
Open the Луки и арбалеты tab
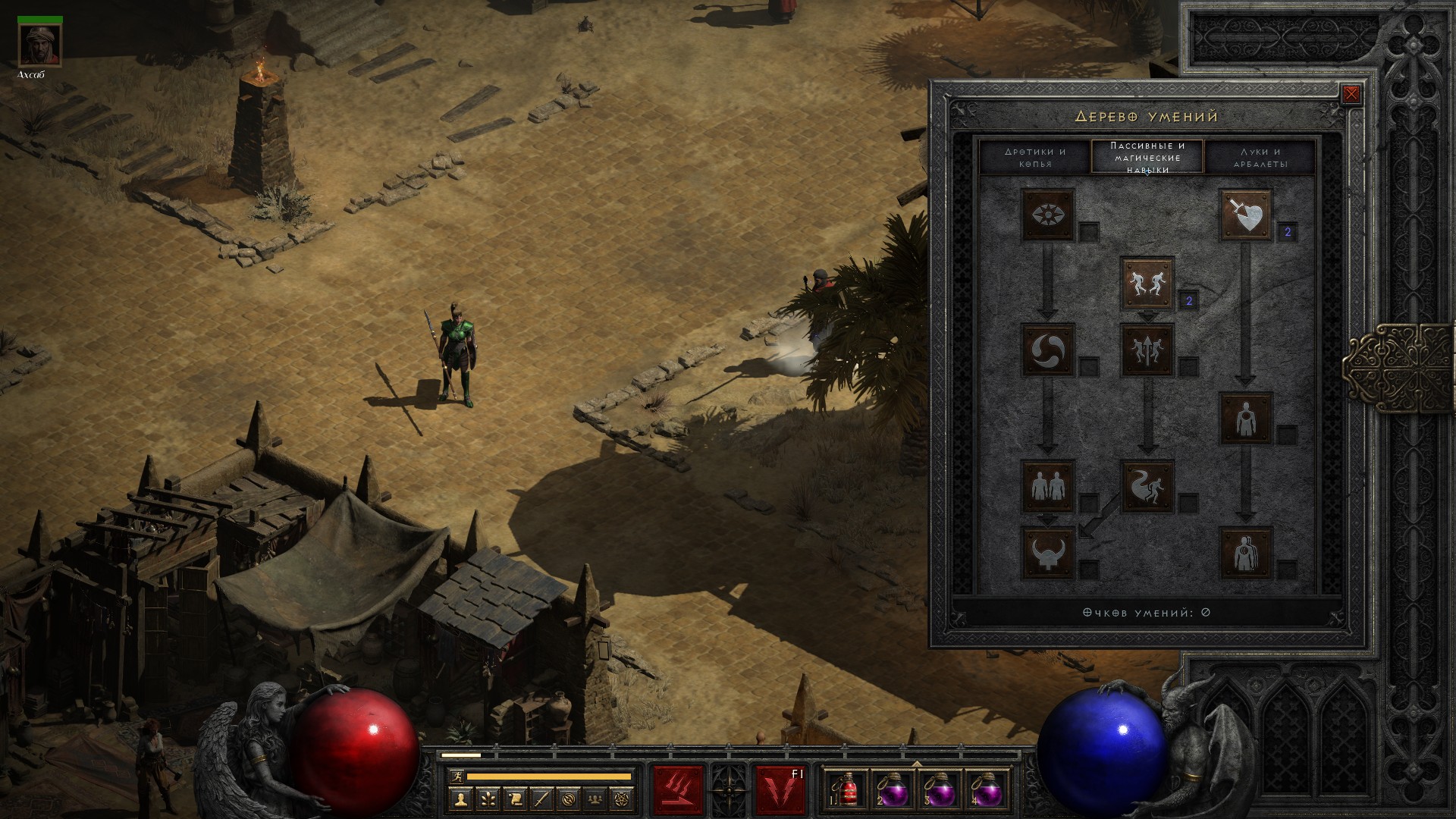pyautogui.click(x=1260, y=157)
